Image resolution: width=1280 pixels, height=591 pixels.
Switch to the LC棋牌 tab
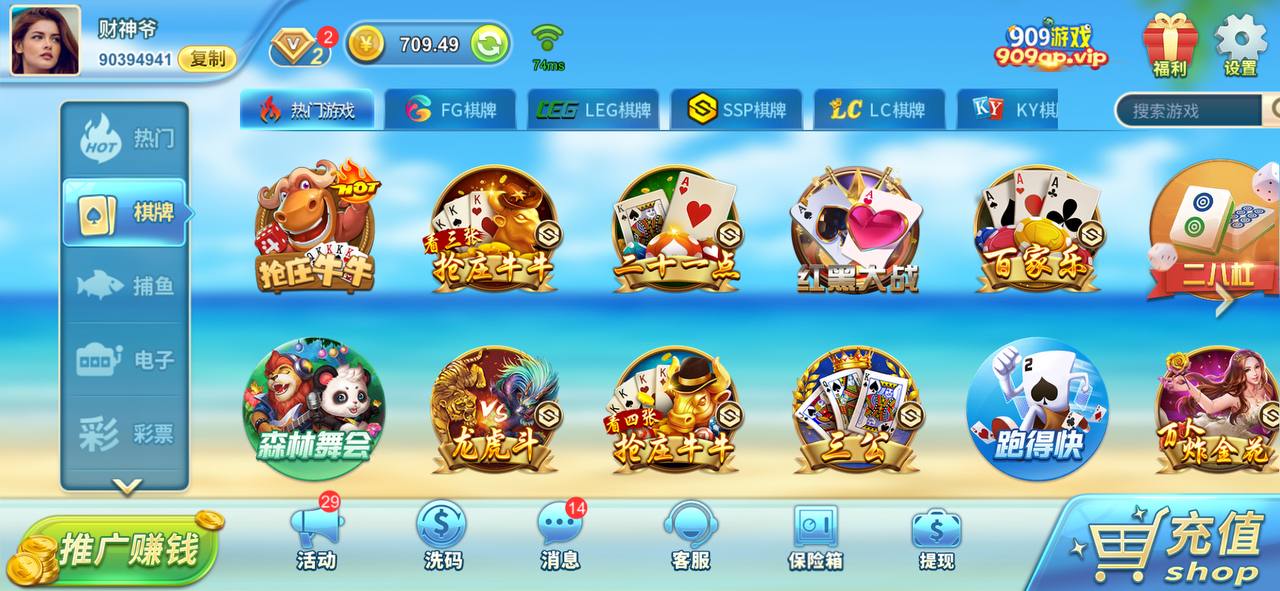(878, 110)
